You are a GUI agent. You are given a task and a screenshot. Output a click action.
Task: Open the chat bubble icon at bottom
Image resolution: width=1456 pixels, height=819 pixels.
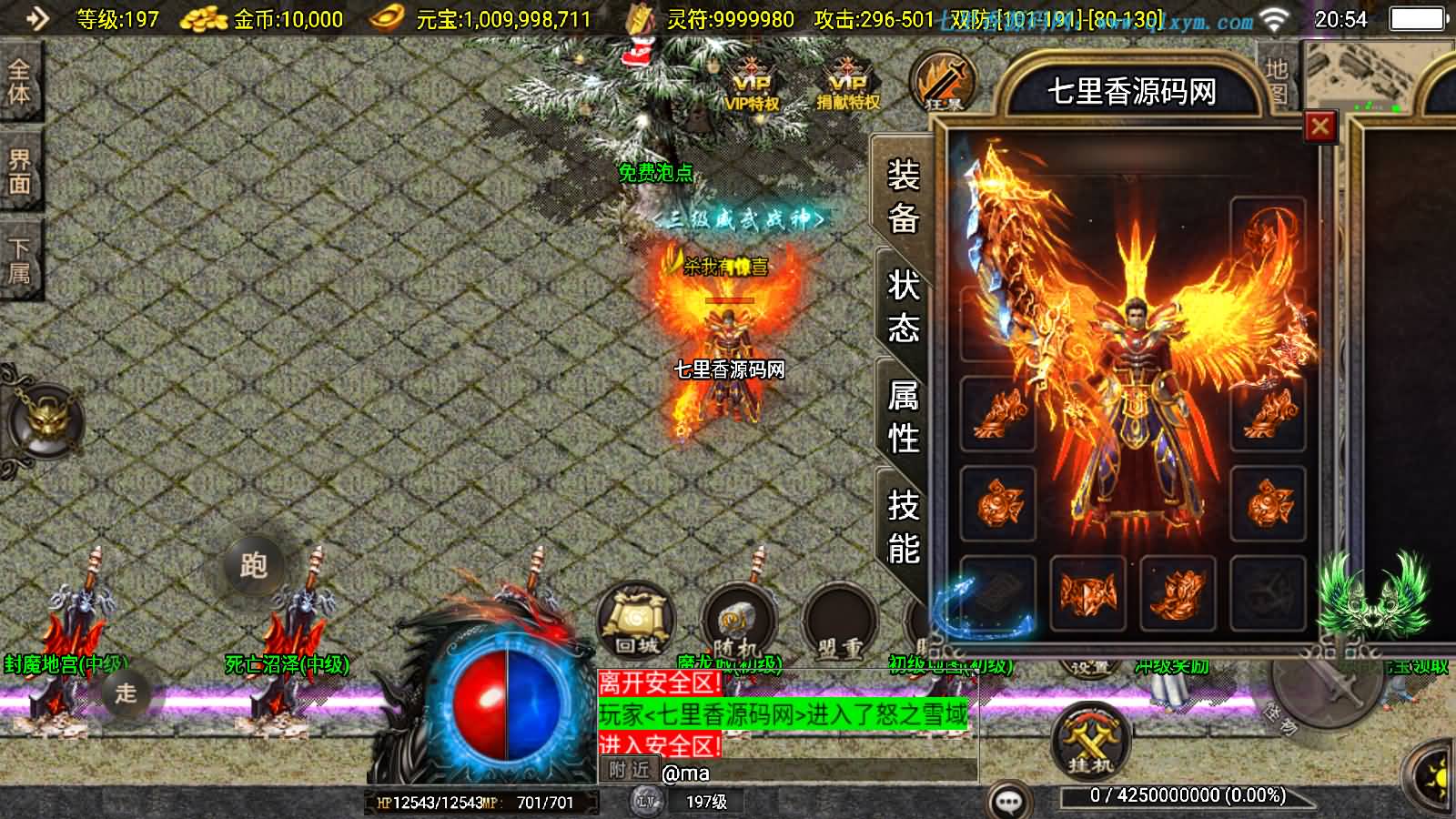tap(1010, 798)
